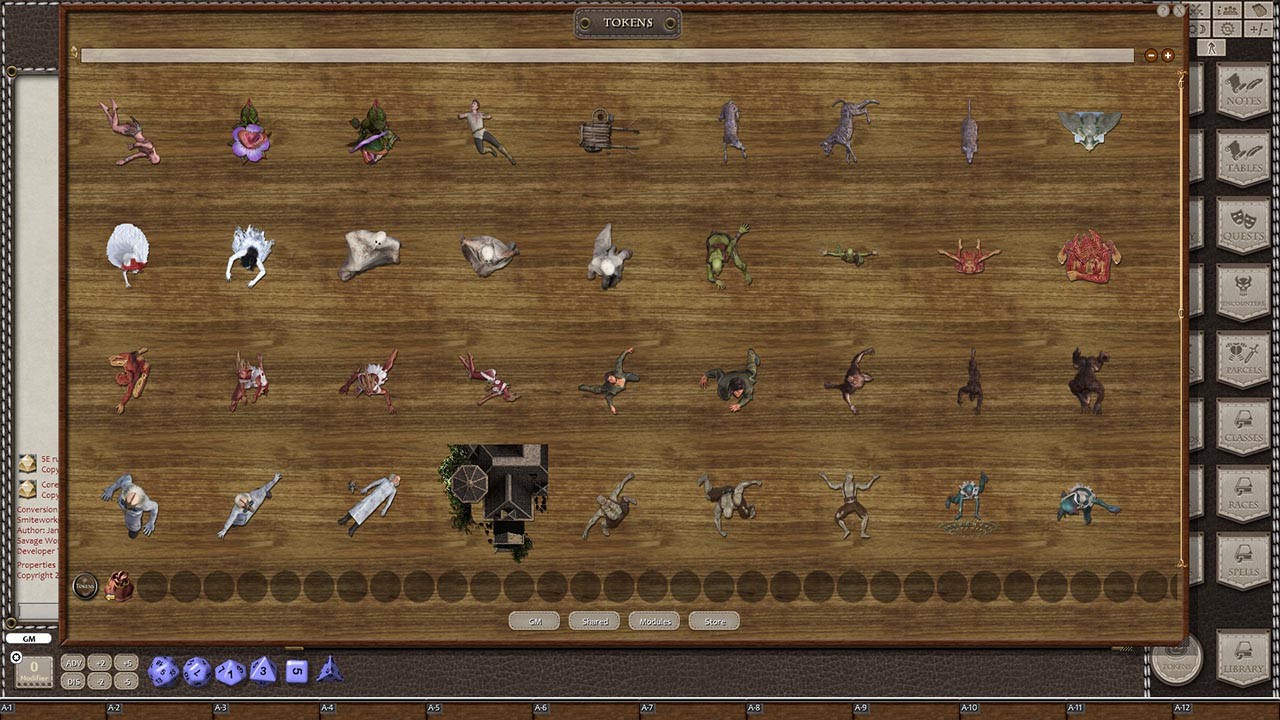Click the help question mark on the Tokens window
The height and width of the screenshot is (720, 1280).
(x=1163, y=9)
